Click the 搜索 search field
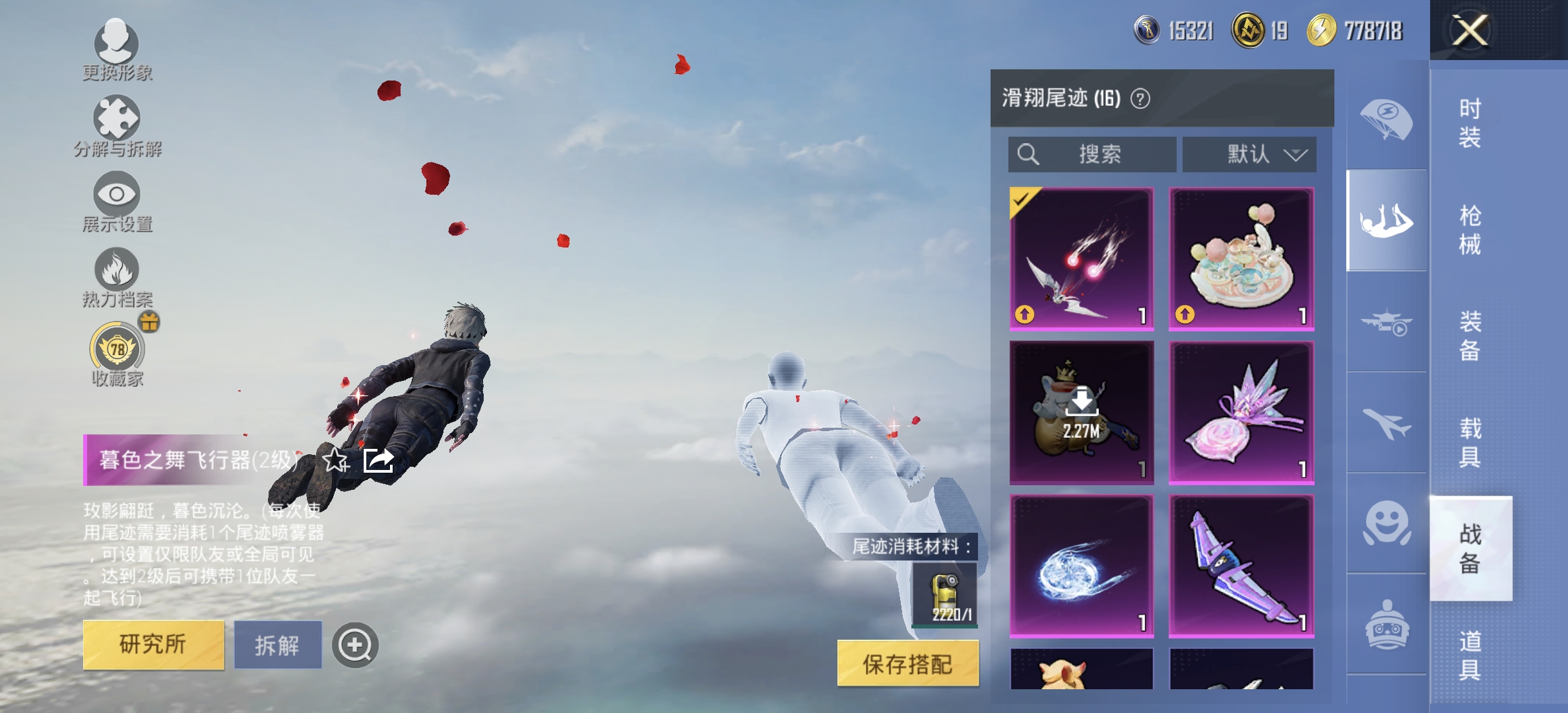The height and width of the screenshot is (713, 1568). tap(1092, 154)
